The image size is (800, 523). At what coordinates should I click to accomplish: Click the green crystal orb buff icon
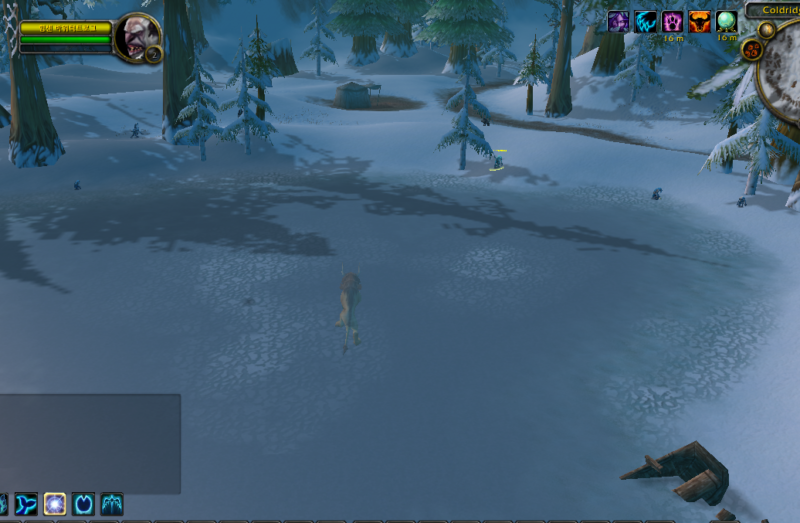click(x=727, y=21)
